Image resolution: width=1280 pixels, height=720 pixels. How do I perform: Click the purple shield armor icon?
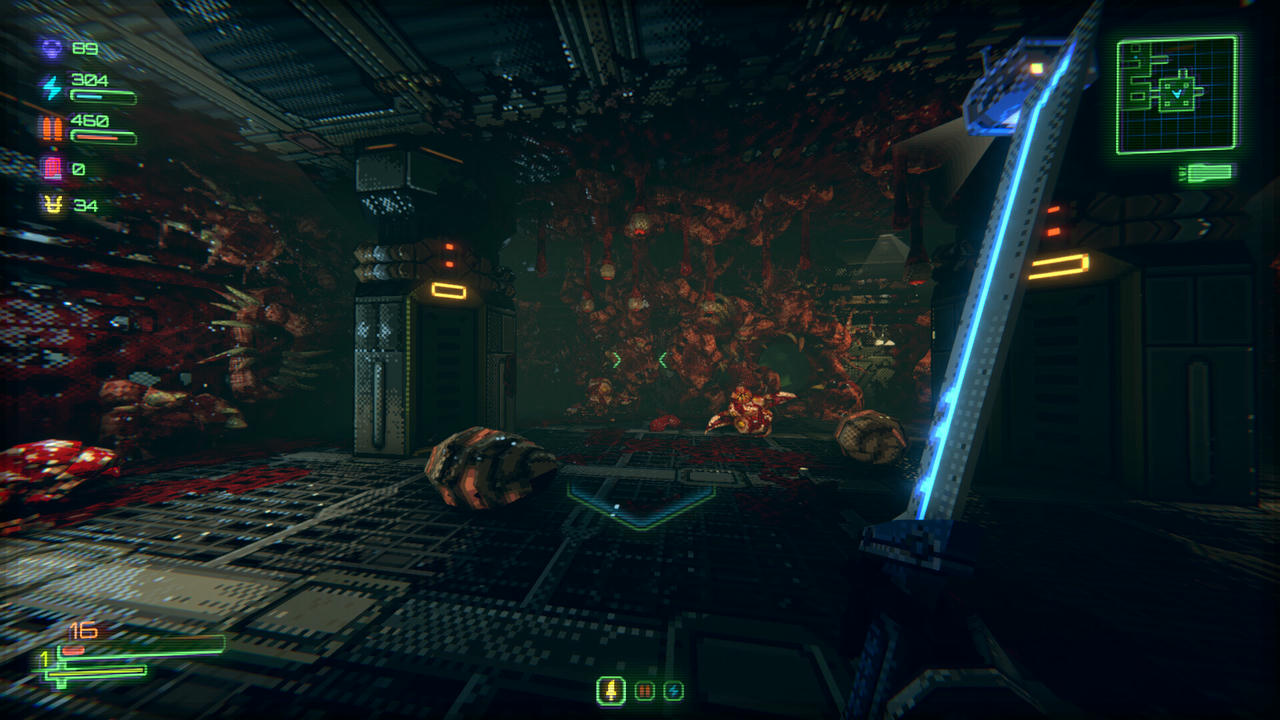pos(52,50)
